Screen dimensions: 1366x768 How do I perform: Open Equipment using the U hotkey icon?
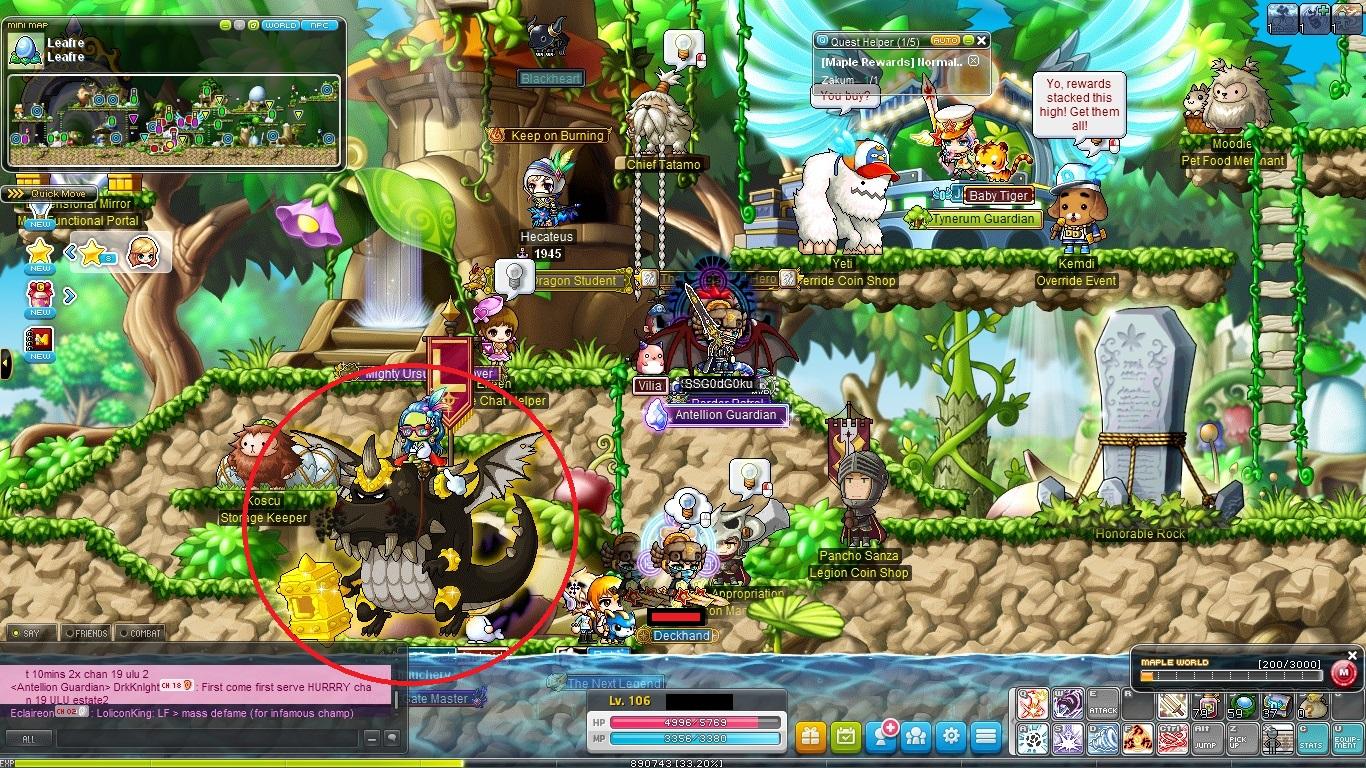click(1347, 739)
